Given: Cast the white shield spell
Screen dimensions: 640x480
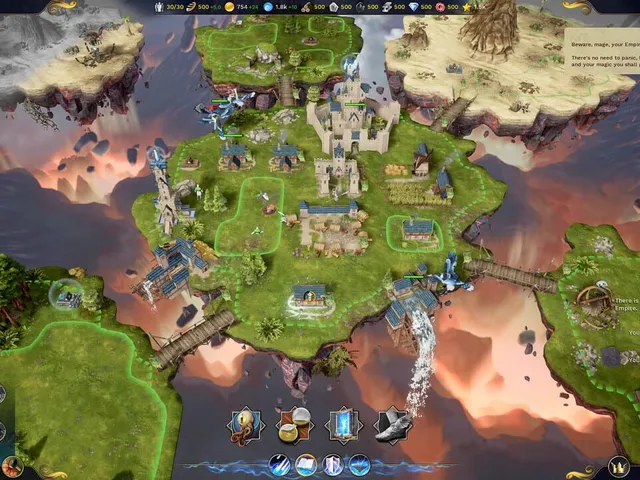Looking at the screenshot, I should (333, 465).
